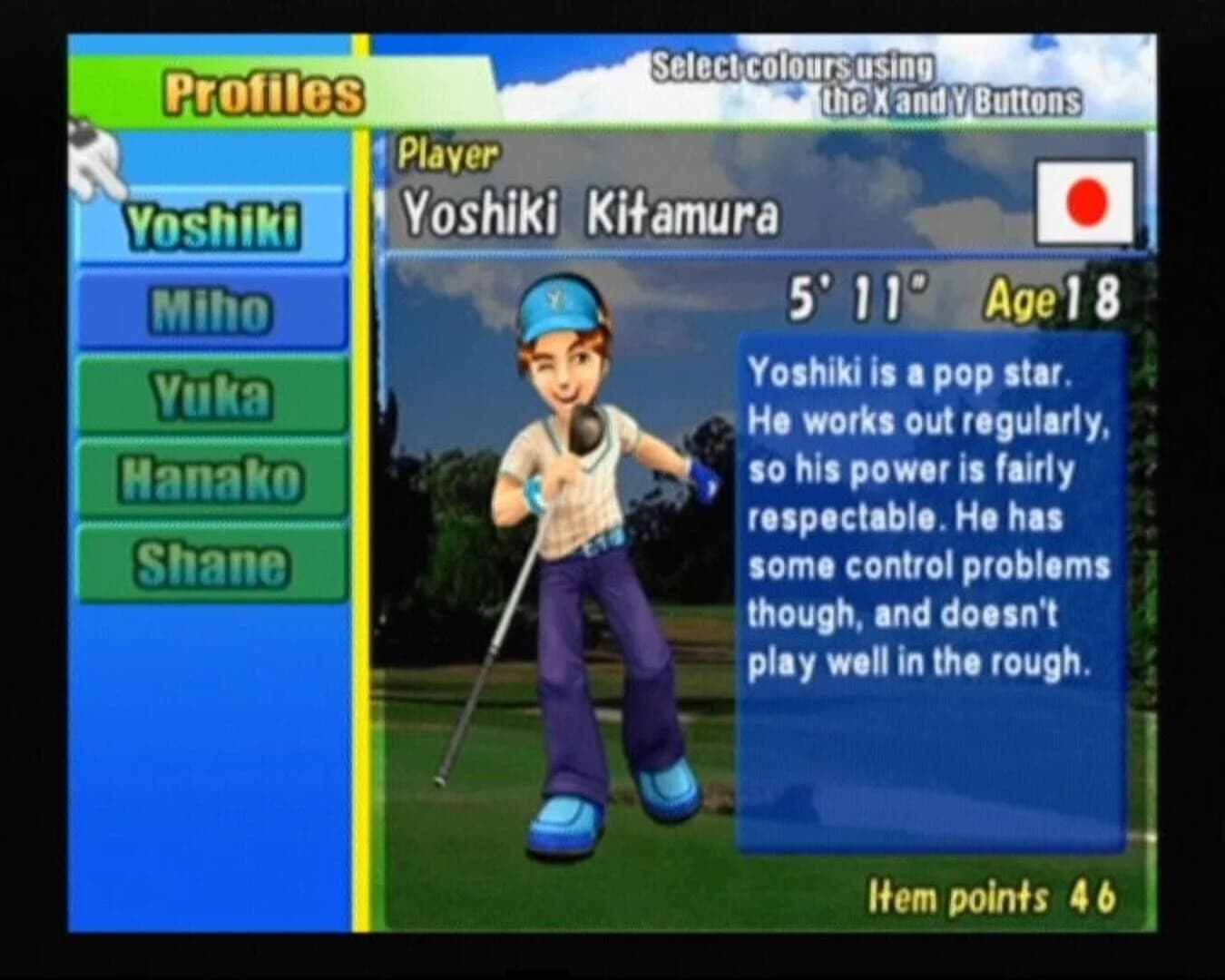The image size is (1225, 980).
Task: Switch selection to Miho's profile
Action: coord(211,309)
